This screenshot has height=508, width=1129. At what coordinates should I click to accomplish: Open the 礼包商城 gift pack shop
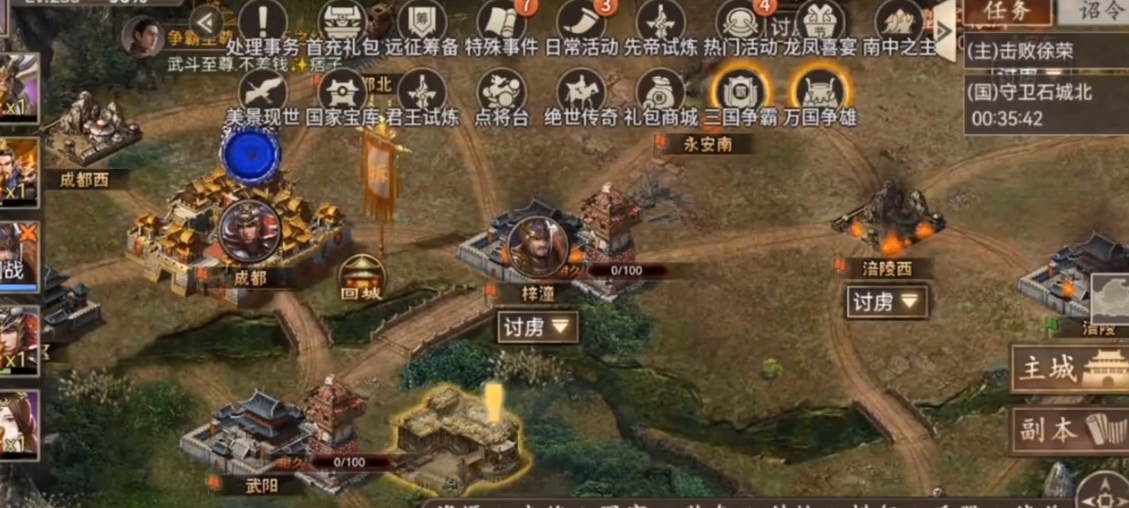[660, 93]
